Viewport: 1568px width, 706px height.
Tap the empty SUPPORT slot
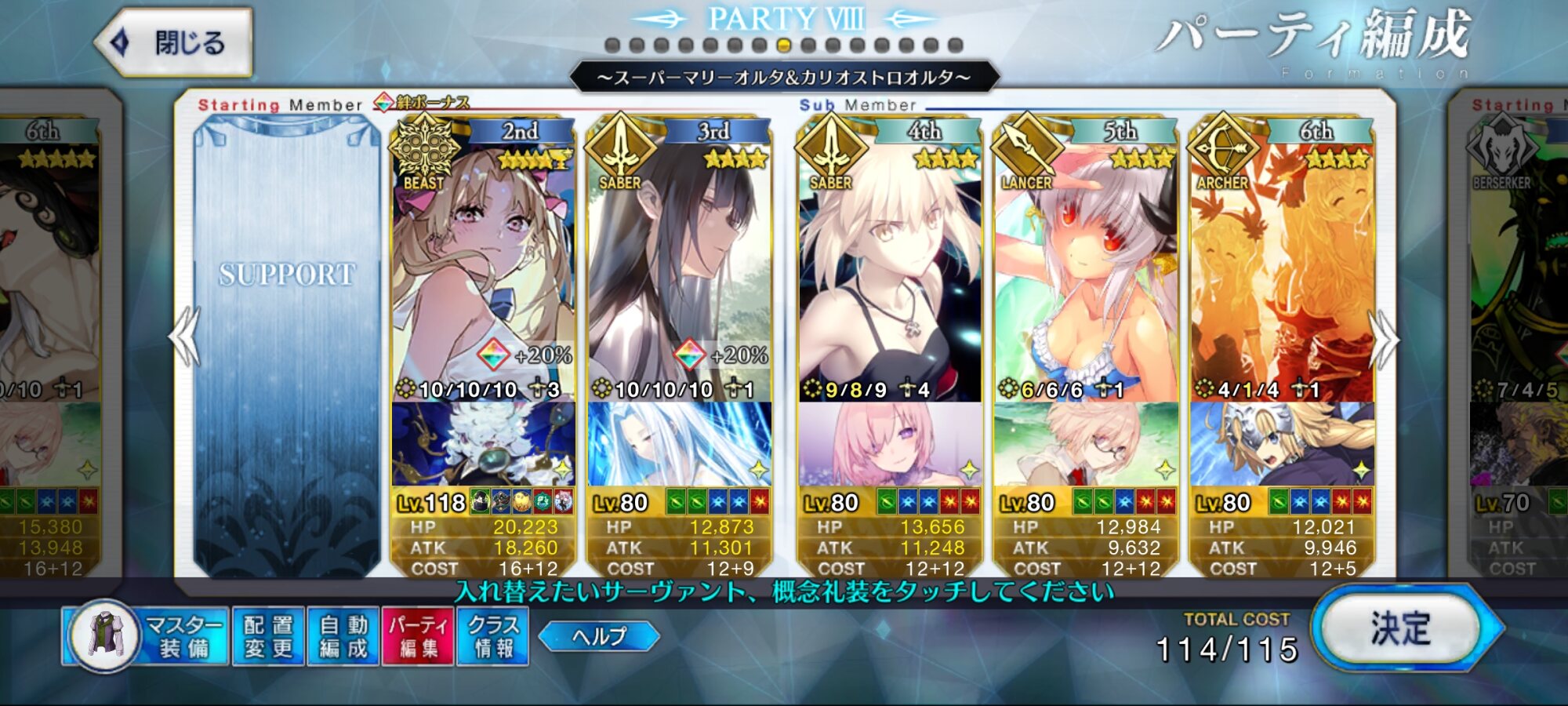click(x=287, y=345)
